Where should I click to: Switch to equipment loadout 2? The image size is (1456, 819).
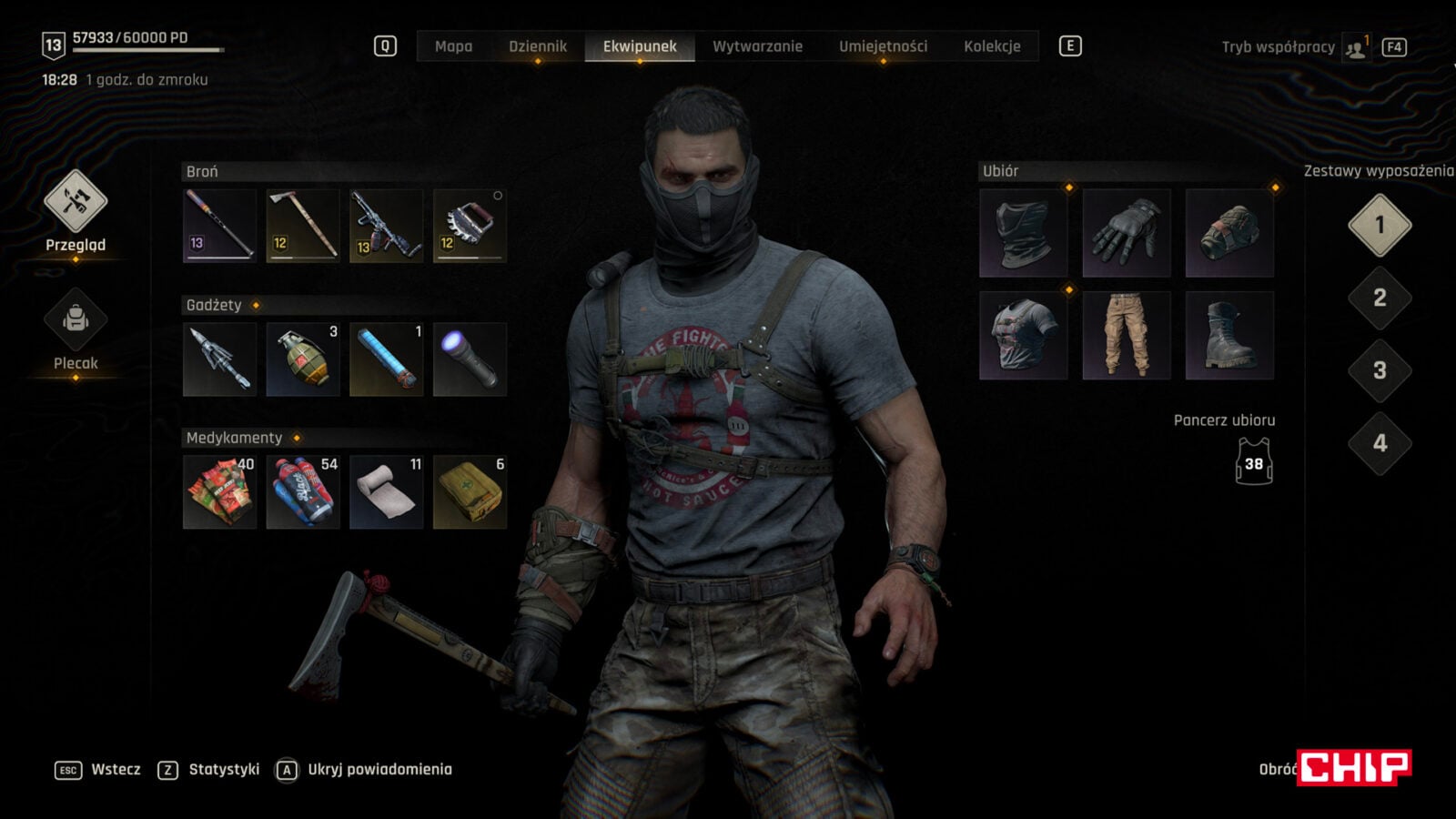(1380, 298)
